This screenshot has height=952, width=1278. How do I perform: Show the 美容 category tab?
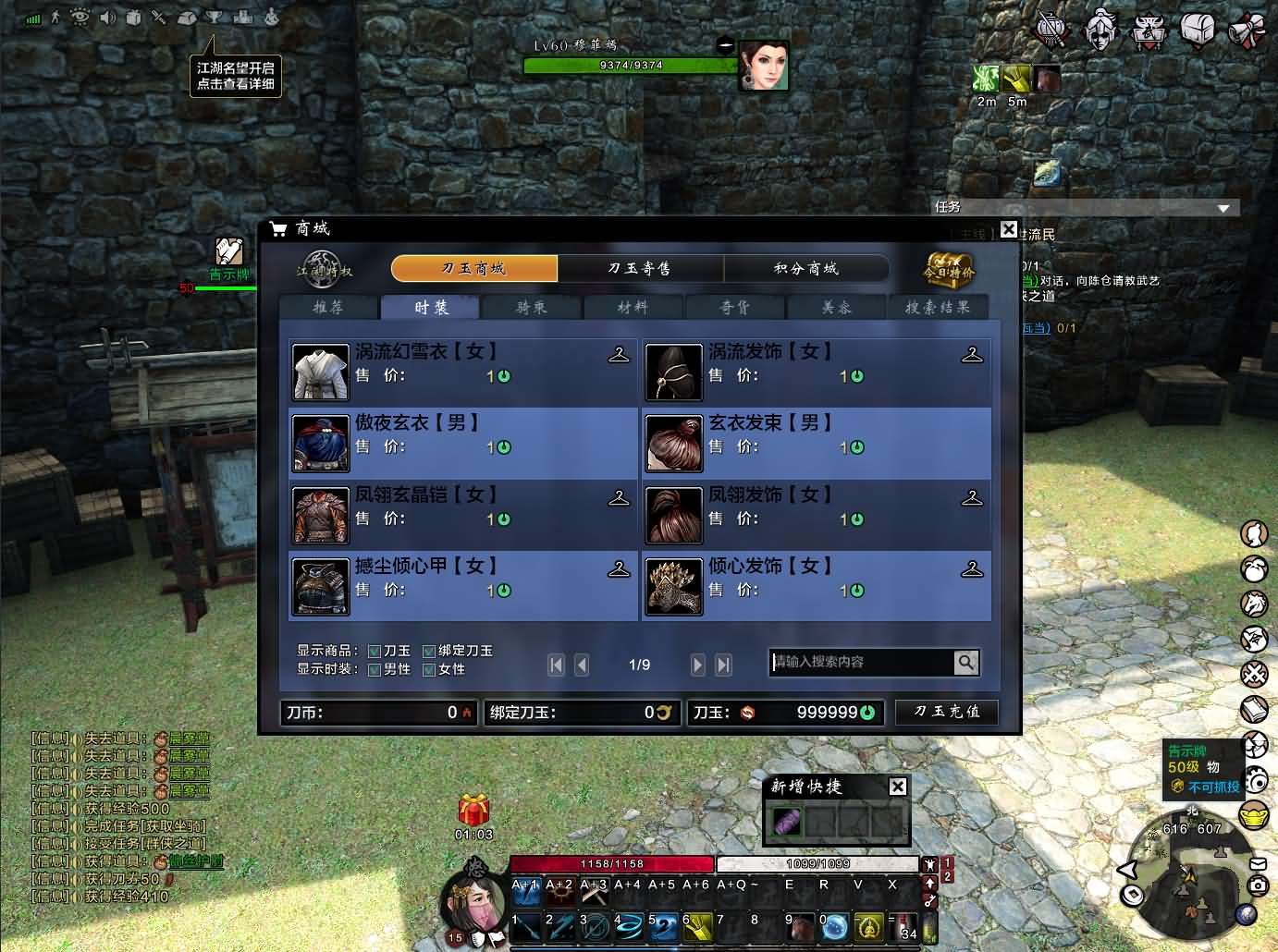tap(836, 308)
